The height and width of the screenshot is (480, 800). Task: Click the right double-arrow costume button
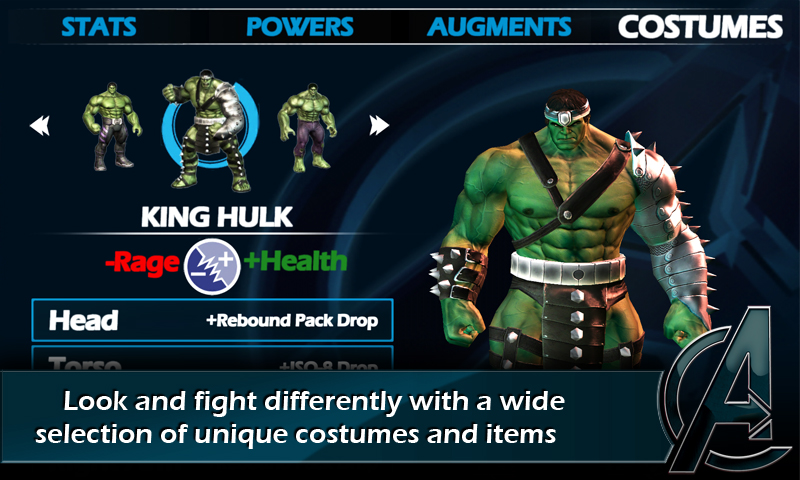tap(379, 126)
